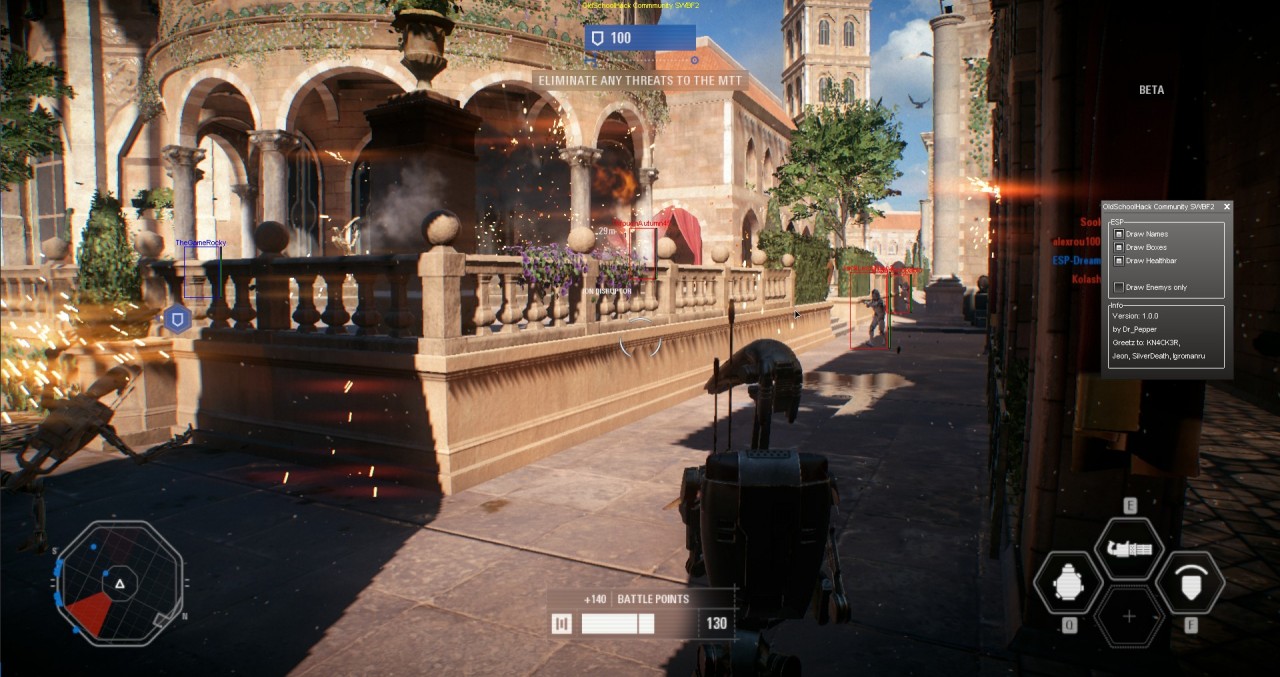The image size is (1280, 677).
Task: Toggle the Draw Names checkbox
Action: (1119, 234)
